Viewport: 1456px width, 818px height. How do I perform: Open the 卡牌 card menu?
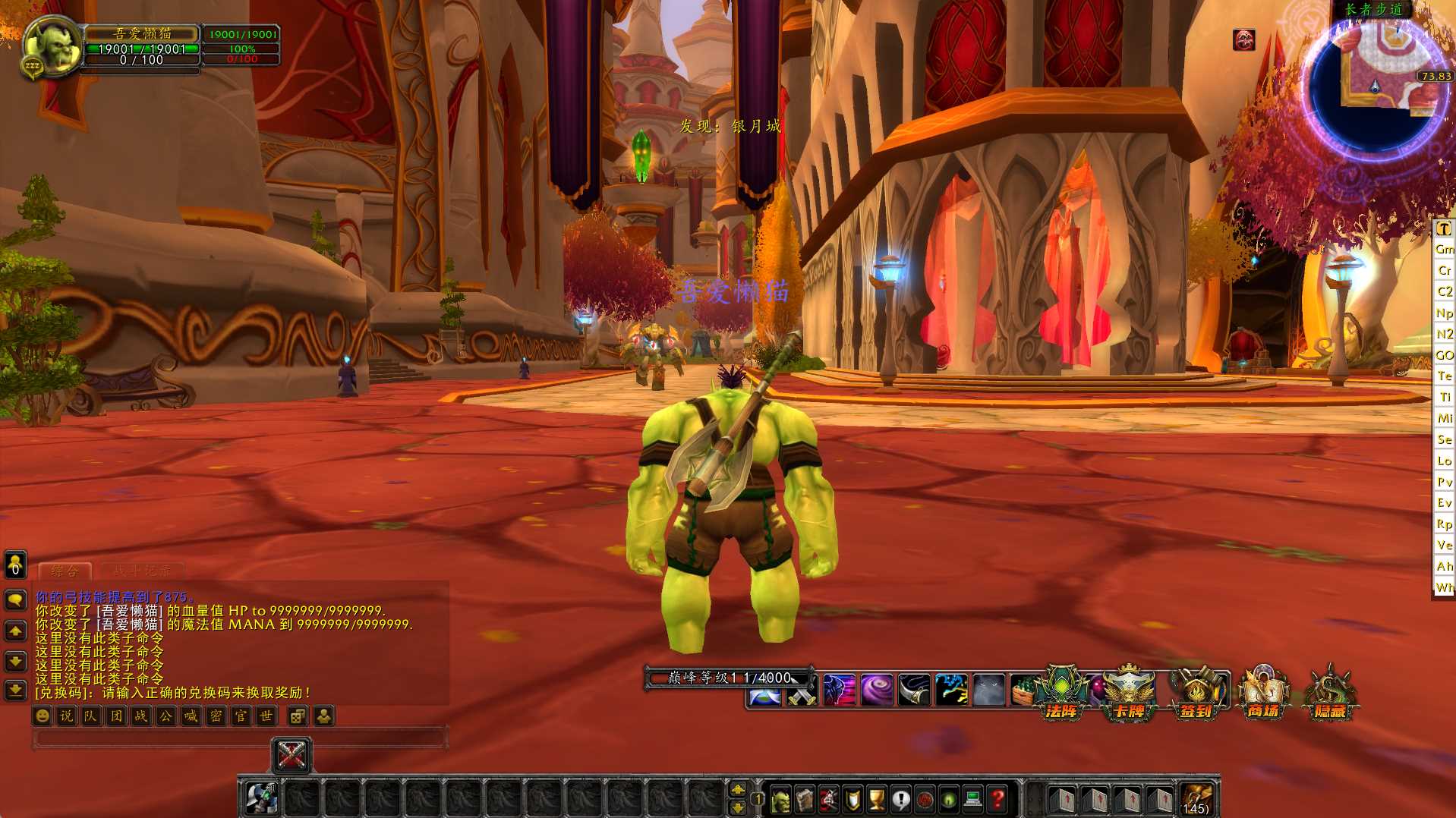point(1129,693)
